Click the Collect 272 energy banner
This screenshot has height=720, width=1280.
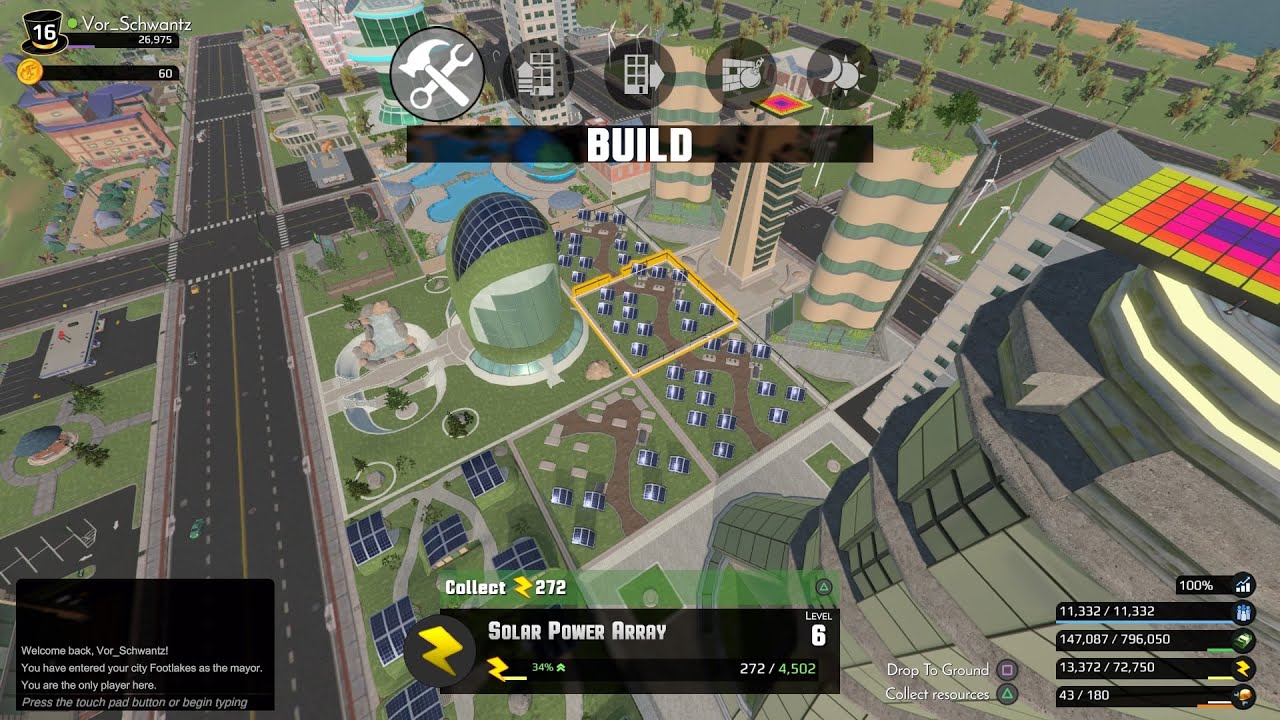506,587
